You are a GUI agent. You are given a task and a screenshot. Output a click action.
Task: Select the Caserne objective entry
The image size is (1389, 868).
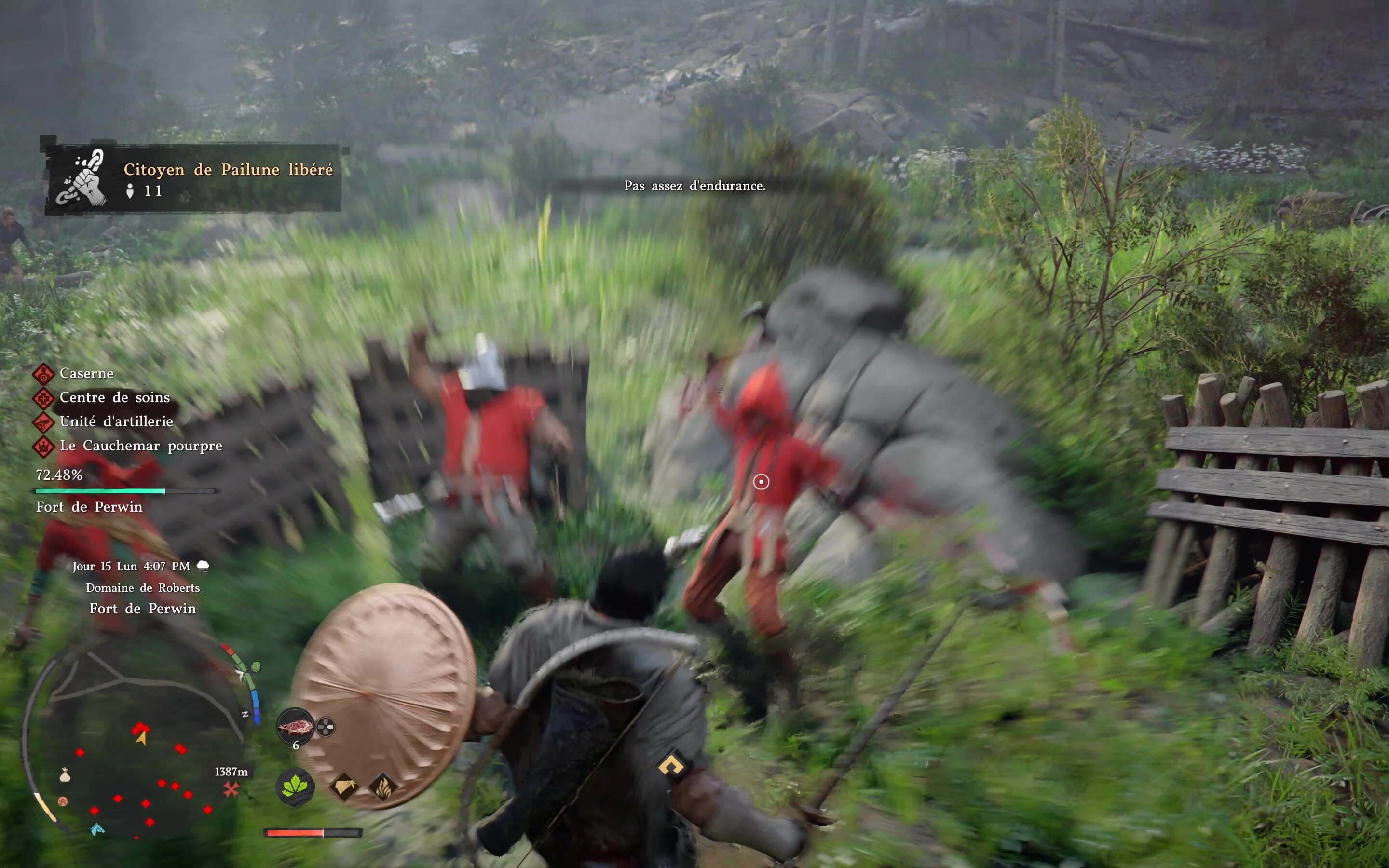pos(86,374)
